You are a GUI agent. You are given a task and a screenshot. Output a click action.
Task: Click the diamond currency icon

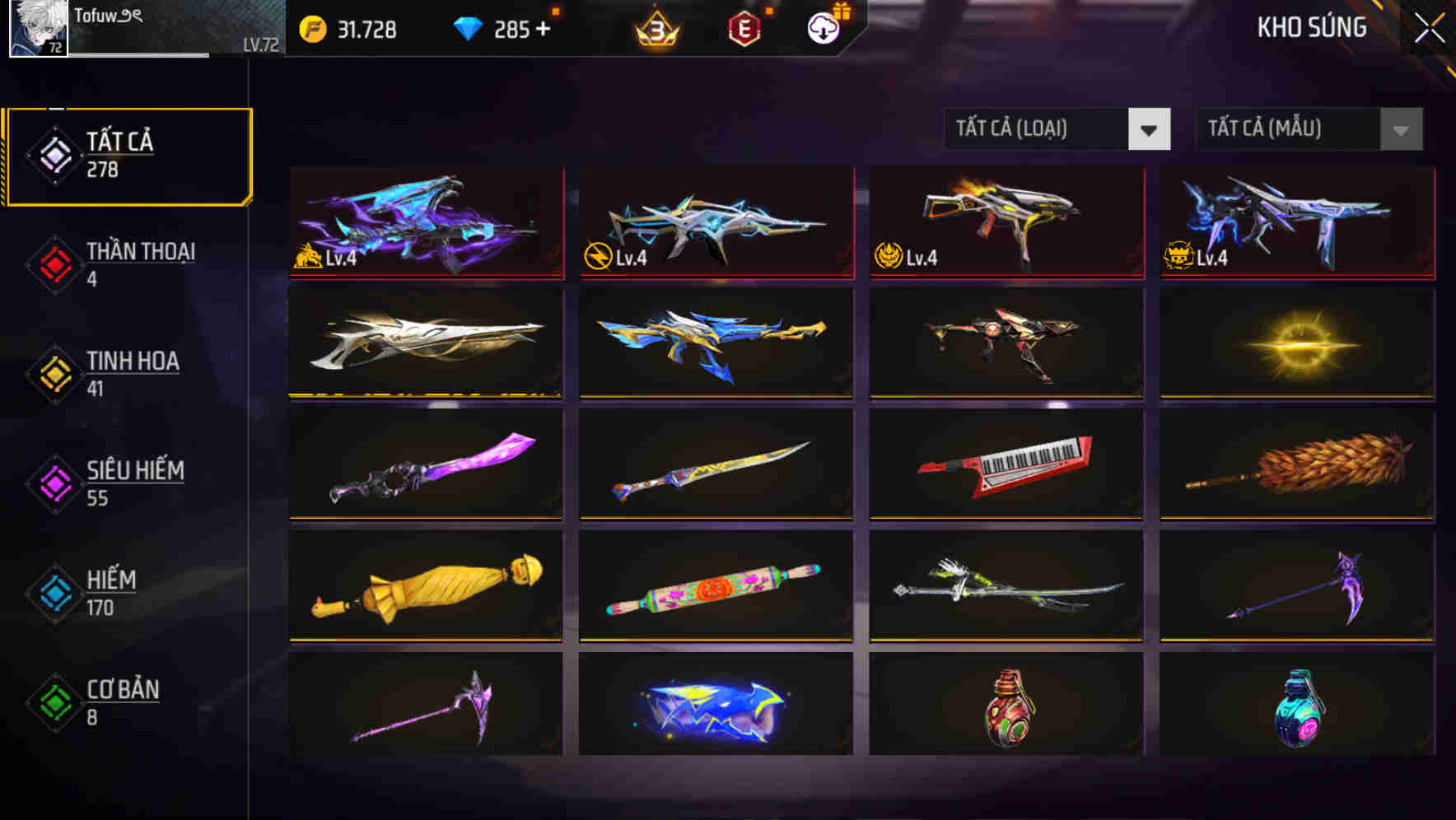click(466, 30)
